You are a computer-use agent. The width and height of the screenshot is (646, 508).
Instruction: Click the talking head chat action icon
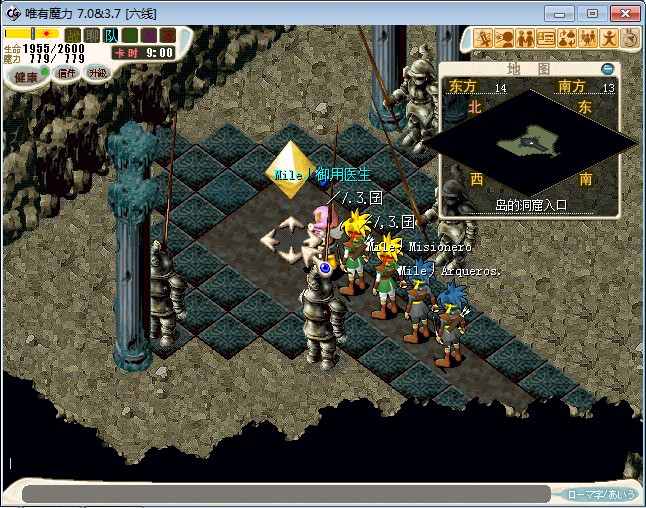pos(503,39)
